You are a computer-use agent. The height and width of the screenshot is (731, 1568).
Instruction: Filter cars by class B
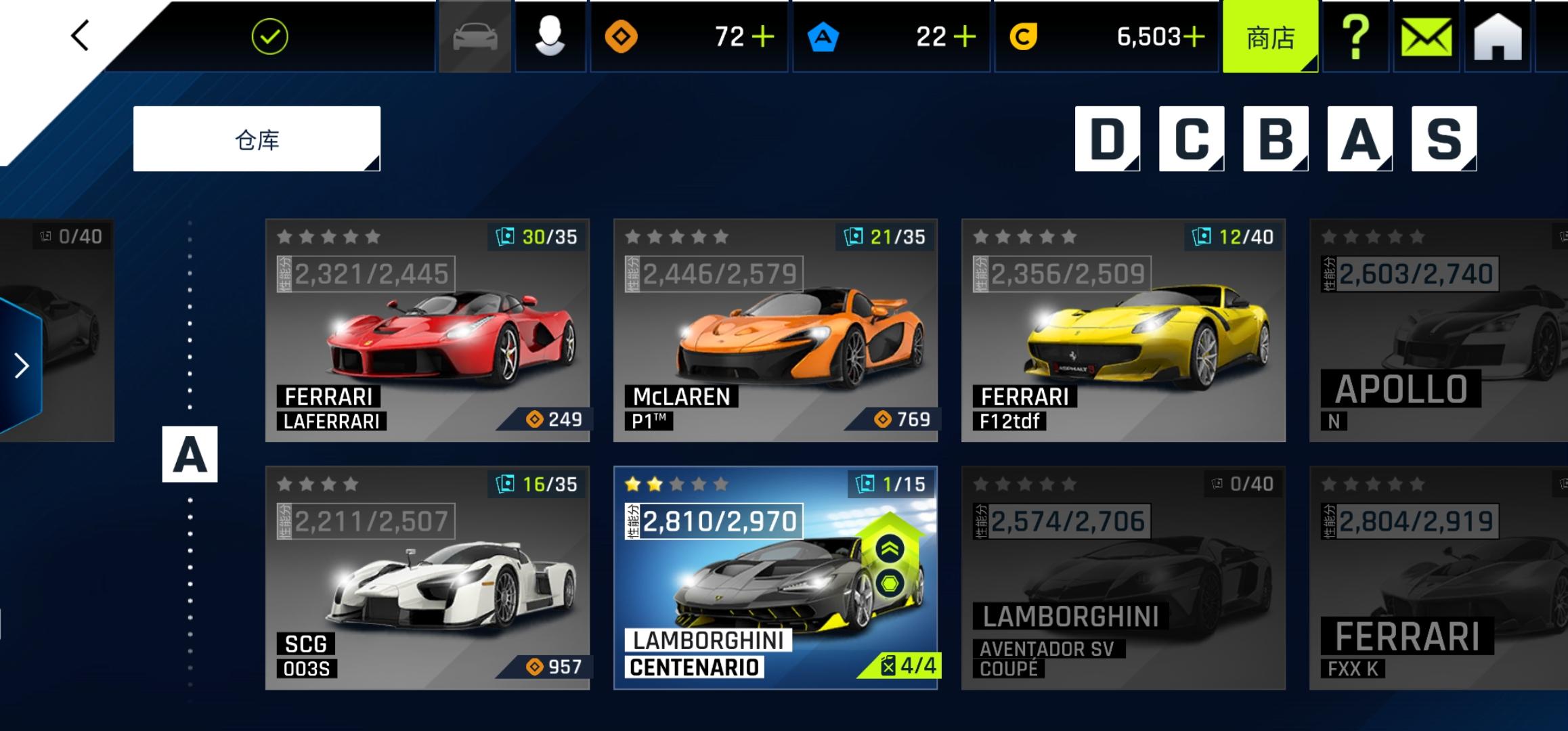coord(1276,139)
